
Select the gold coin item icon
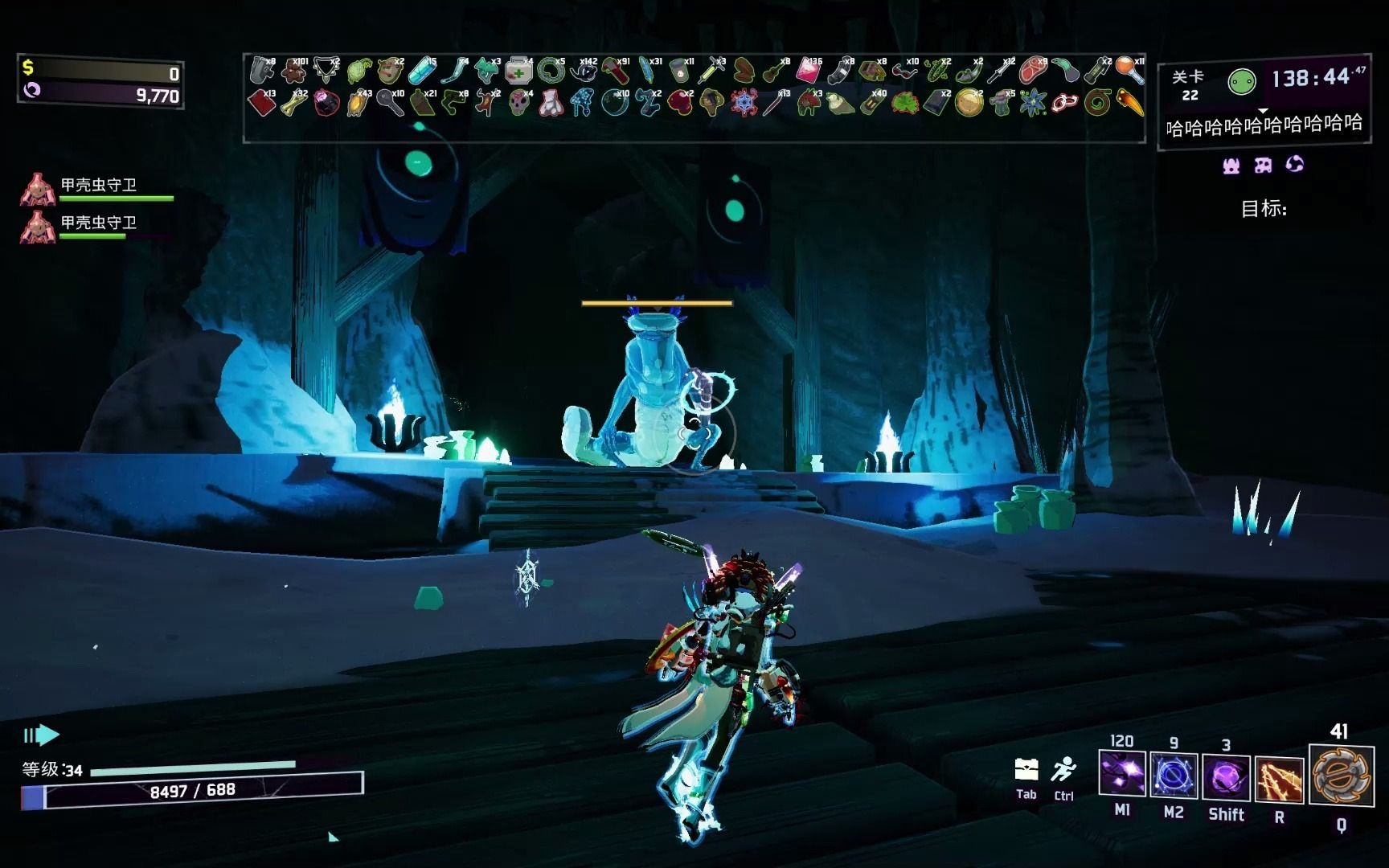tap(969, 104)
